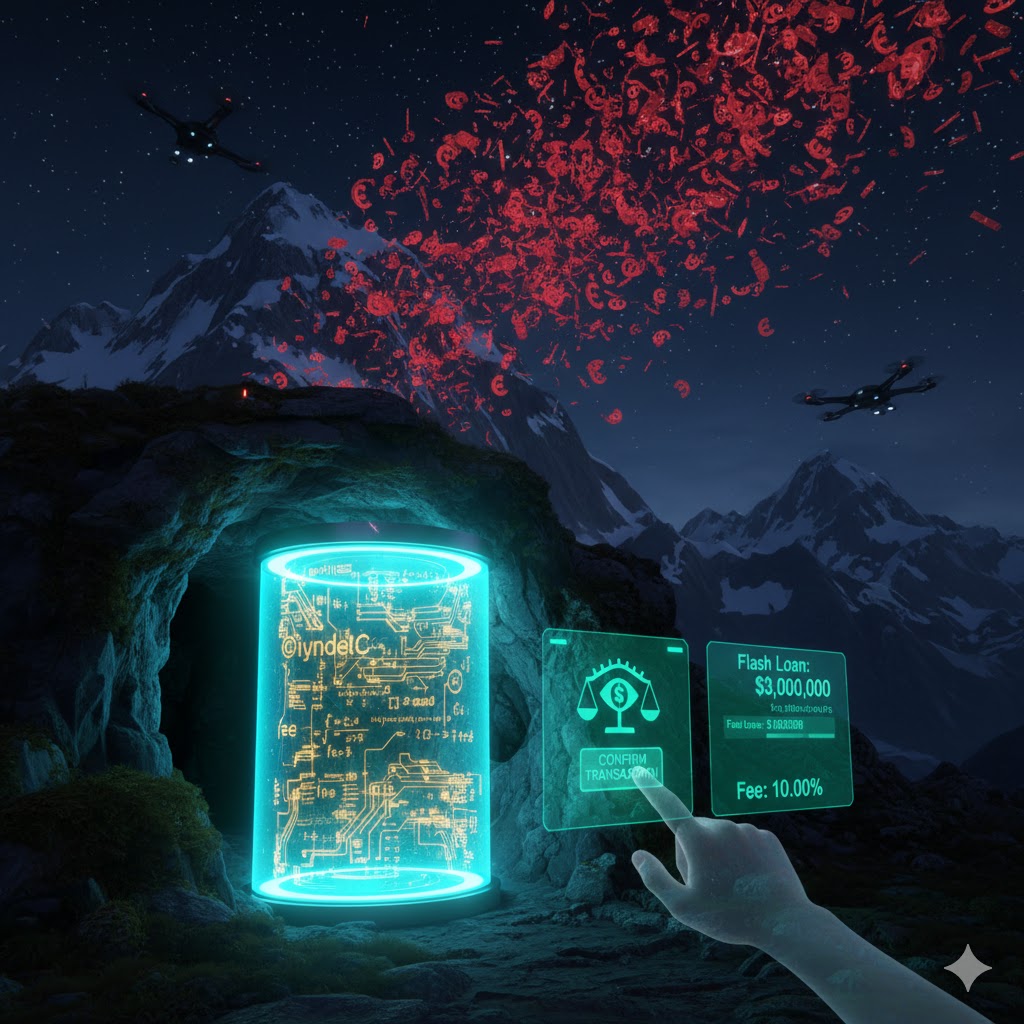Select the scales with dollar-eye icon

(616, 697)
